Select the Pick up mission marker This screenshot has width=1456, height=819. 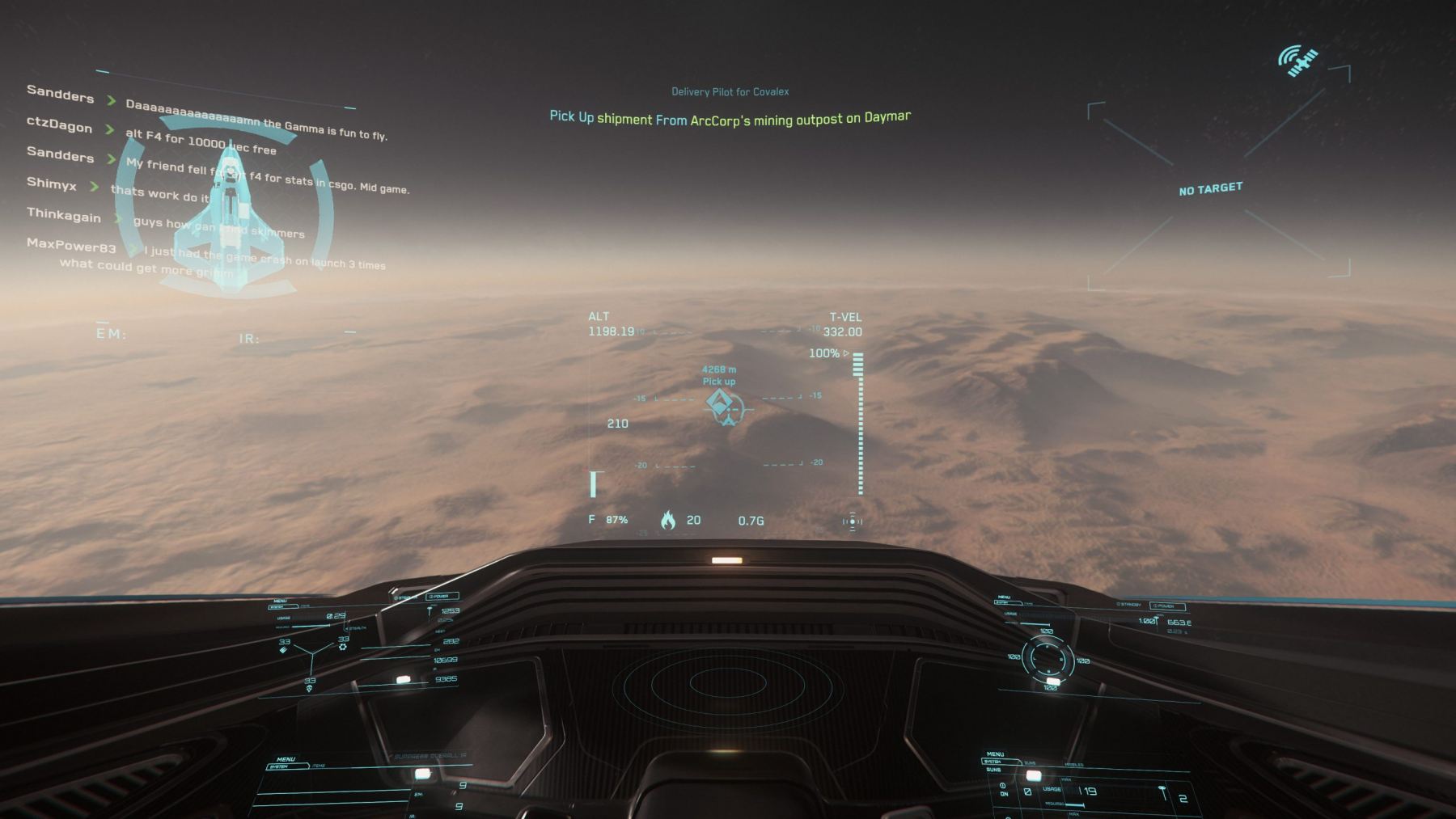click(x=720, y=403)
